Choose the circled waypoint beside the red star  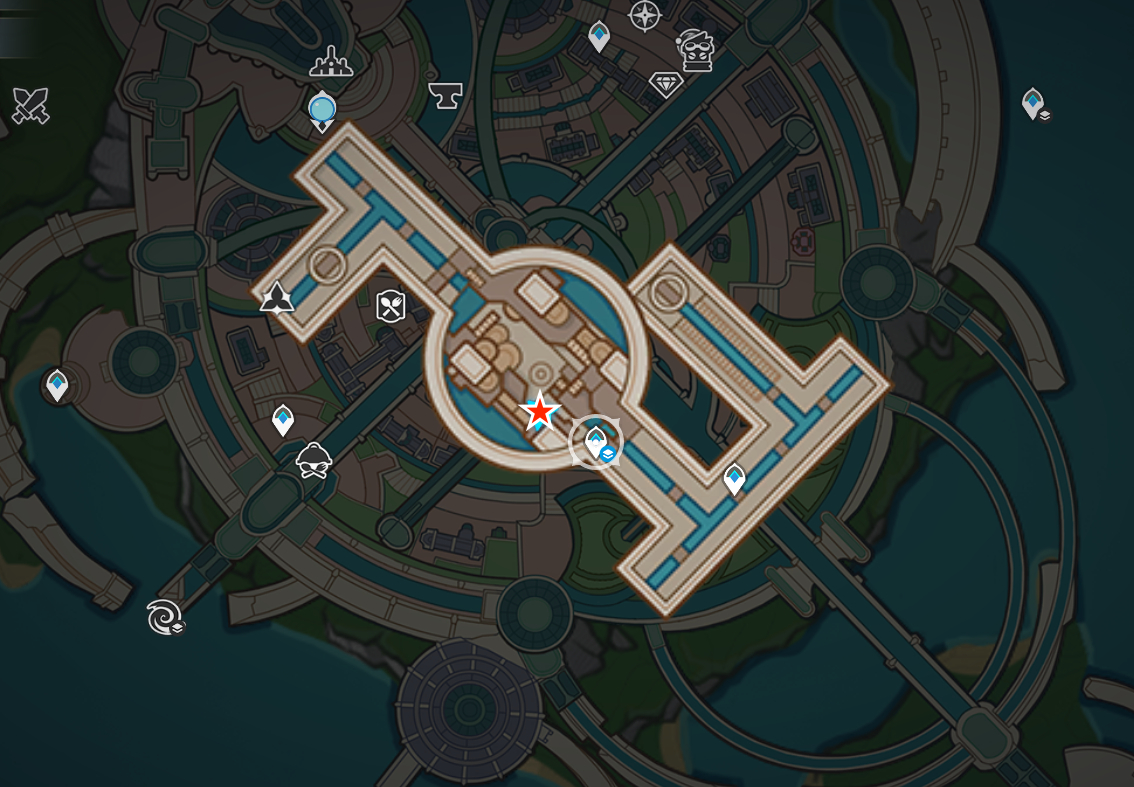597,442
